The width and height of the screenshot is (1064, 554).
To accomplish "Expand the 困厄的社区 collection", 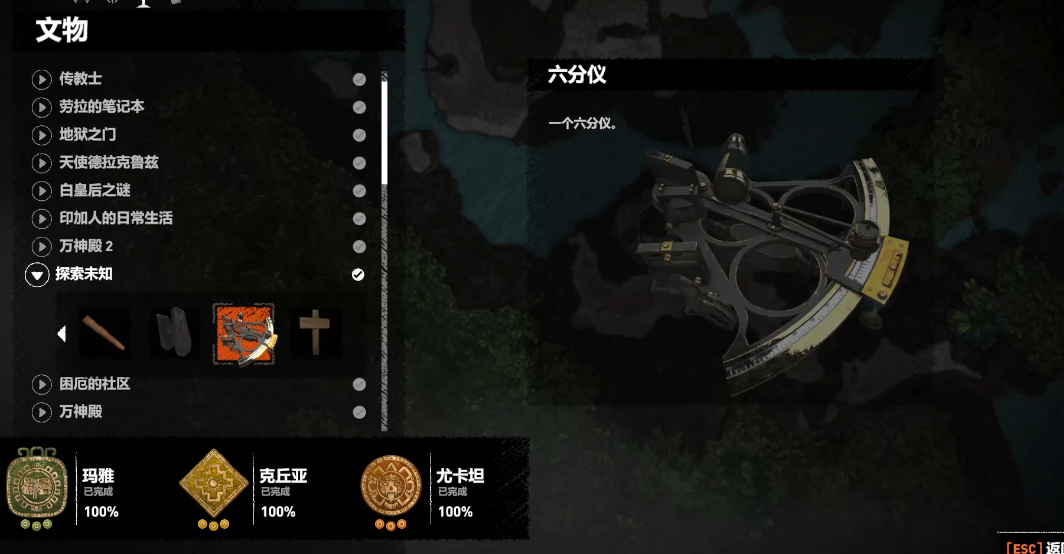I will pyautogui.click(x=94, y=384).
